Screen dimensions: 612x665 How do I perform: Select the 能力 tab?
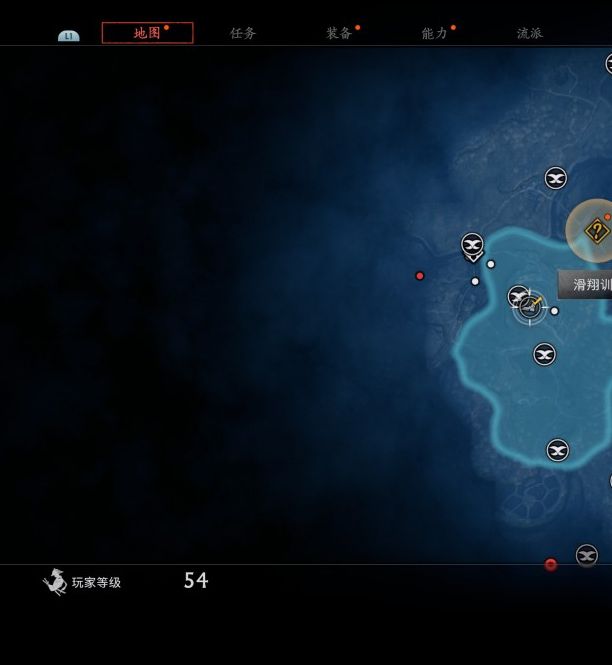[x=435, y=33]
